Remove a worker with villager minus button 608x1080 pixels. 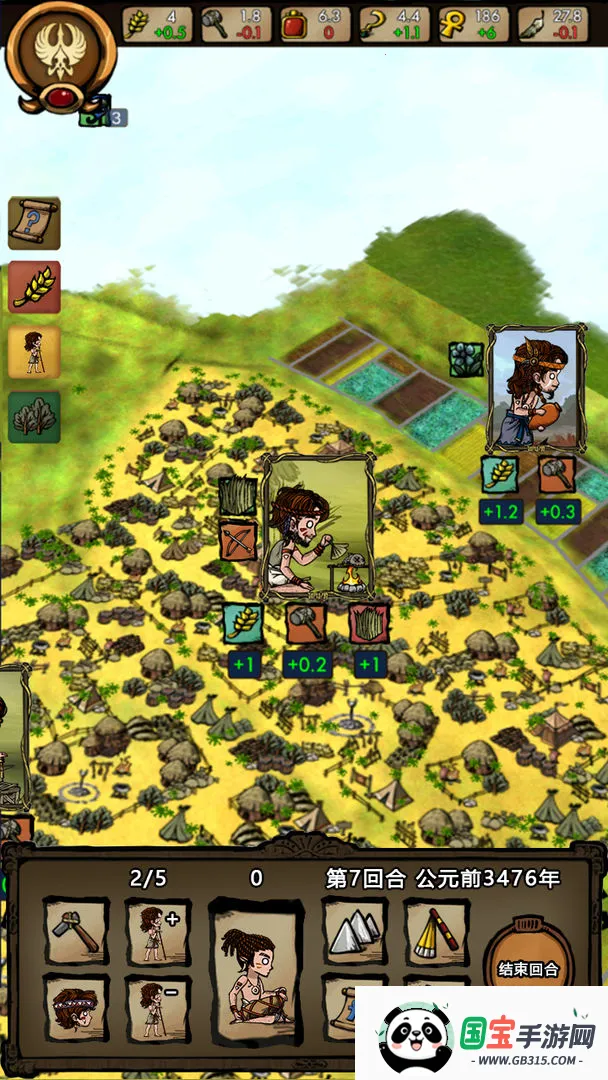point(157,1007)
